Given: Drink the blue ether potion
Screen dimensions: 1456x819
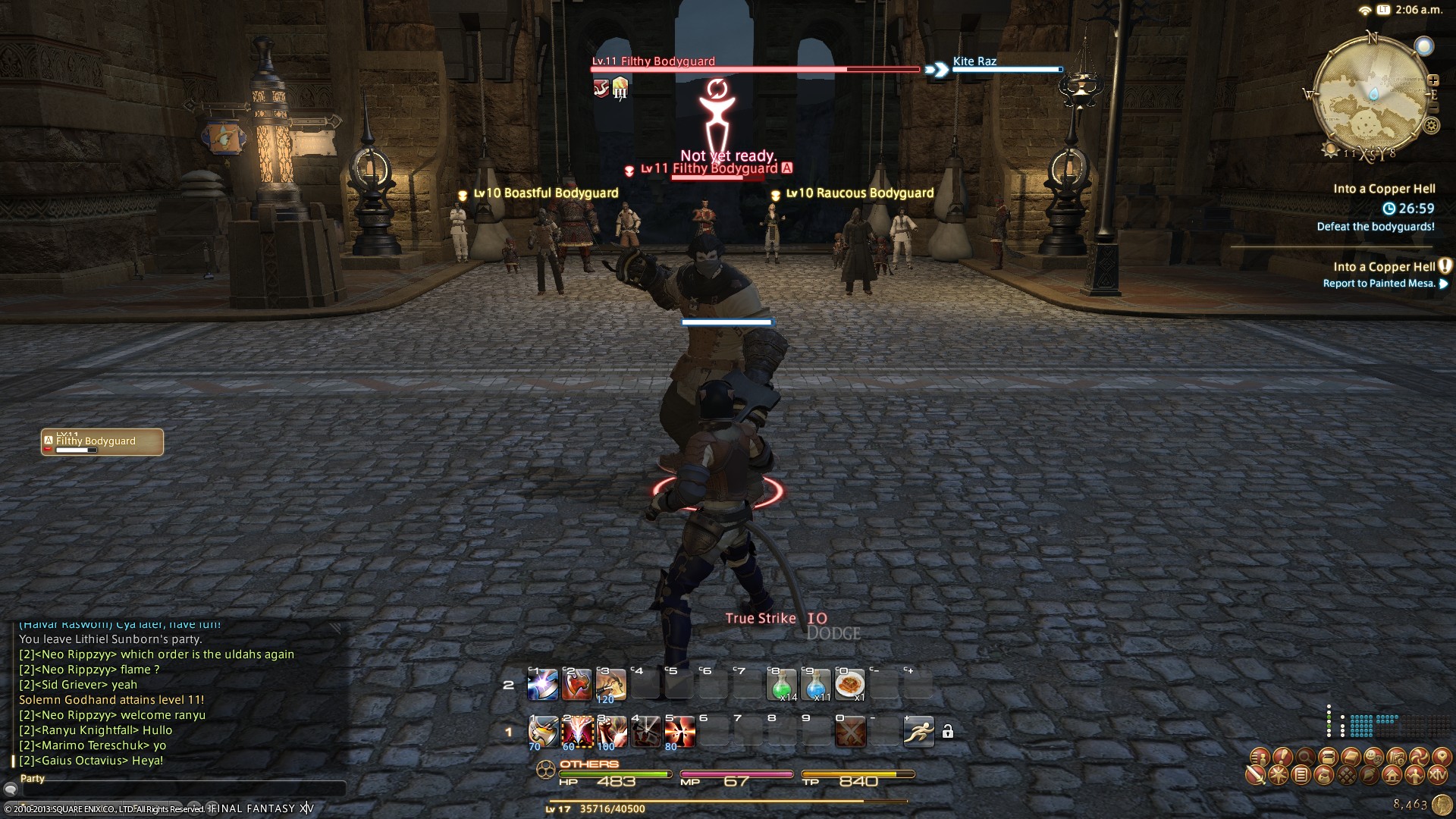Looking at the screenshot, I should [x=815, y=685].
